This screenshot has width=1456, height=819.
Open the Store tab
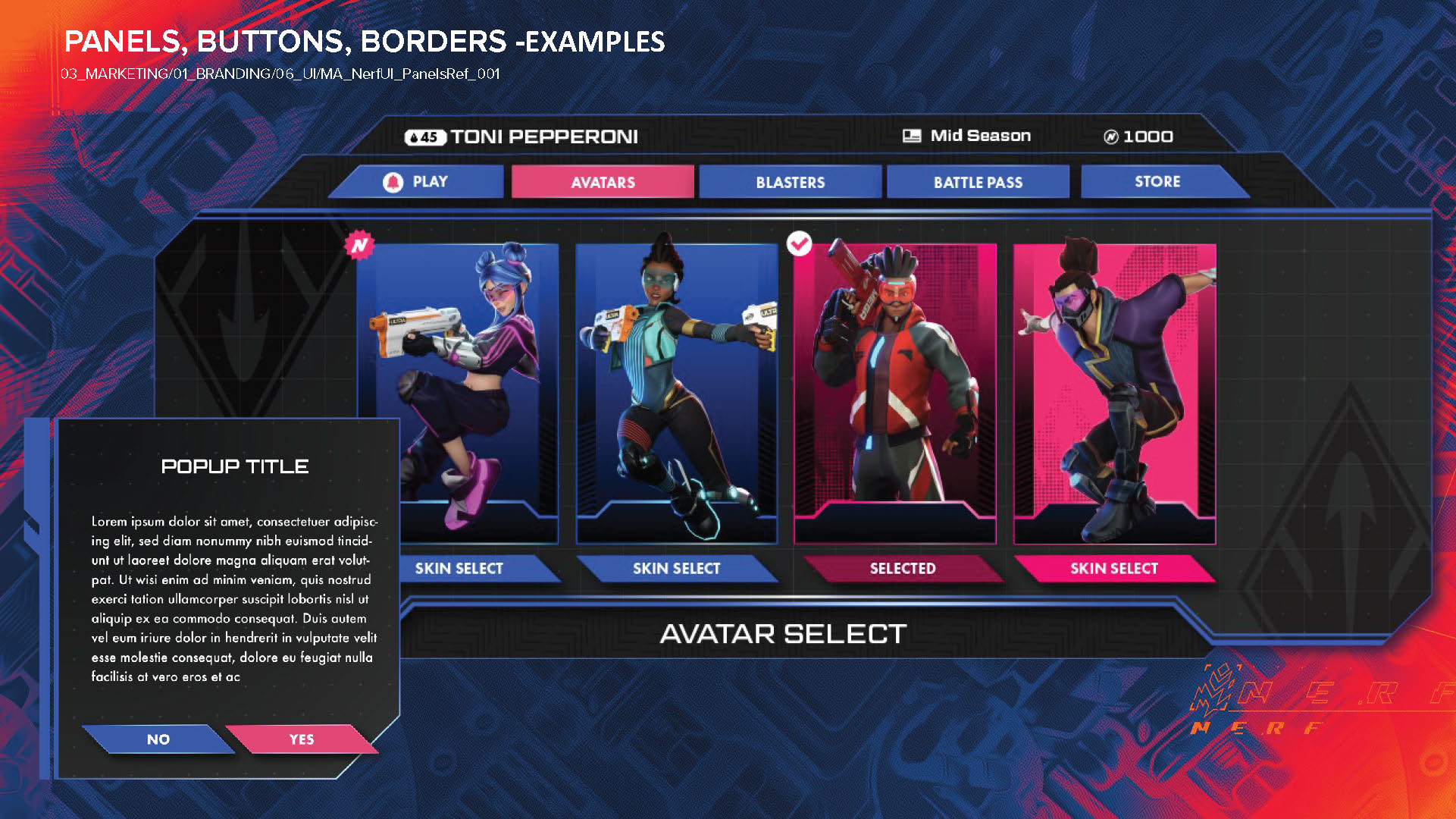[x=1157, y=182]
